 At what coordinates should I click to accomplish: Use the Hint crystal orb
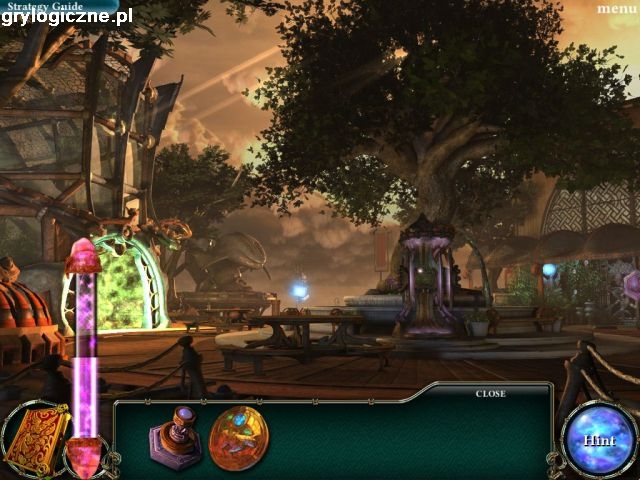(599, 440)
